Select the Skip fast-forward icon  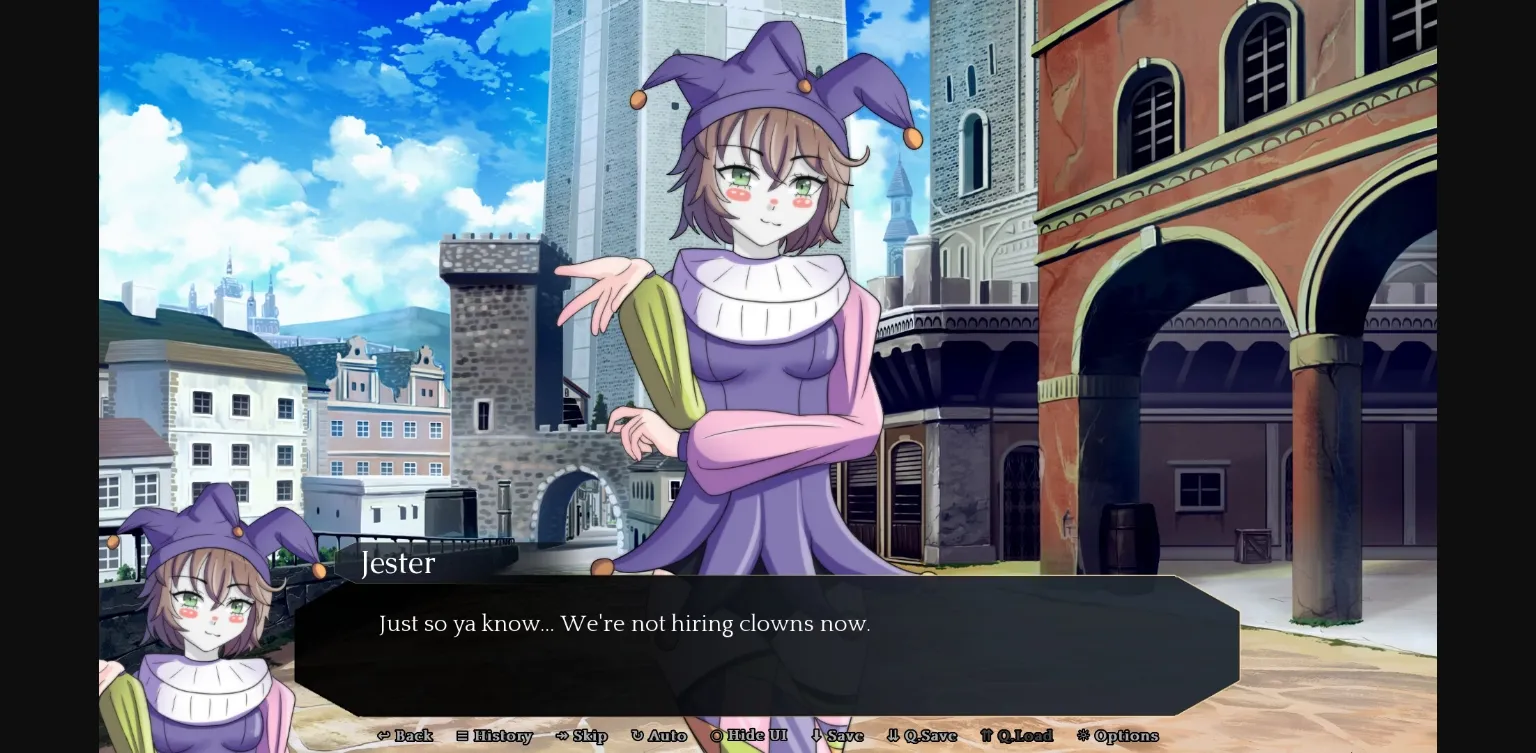[x=563, y=736]
